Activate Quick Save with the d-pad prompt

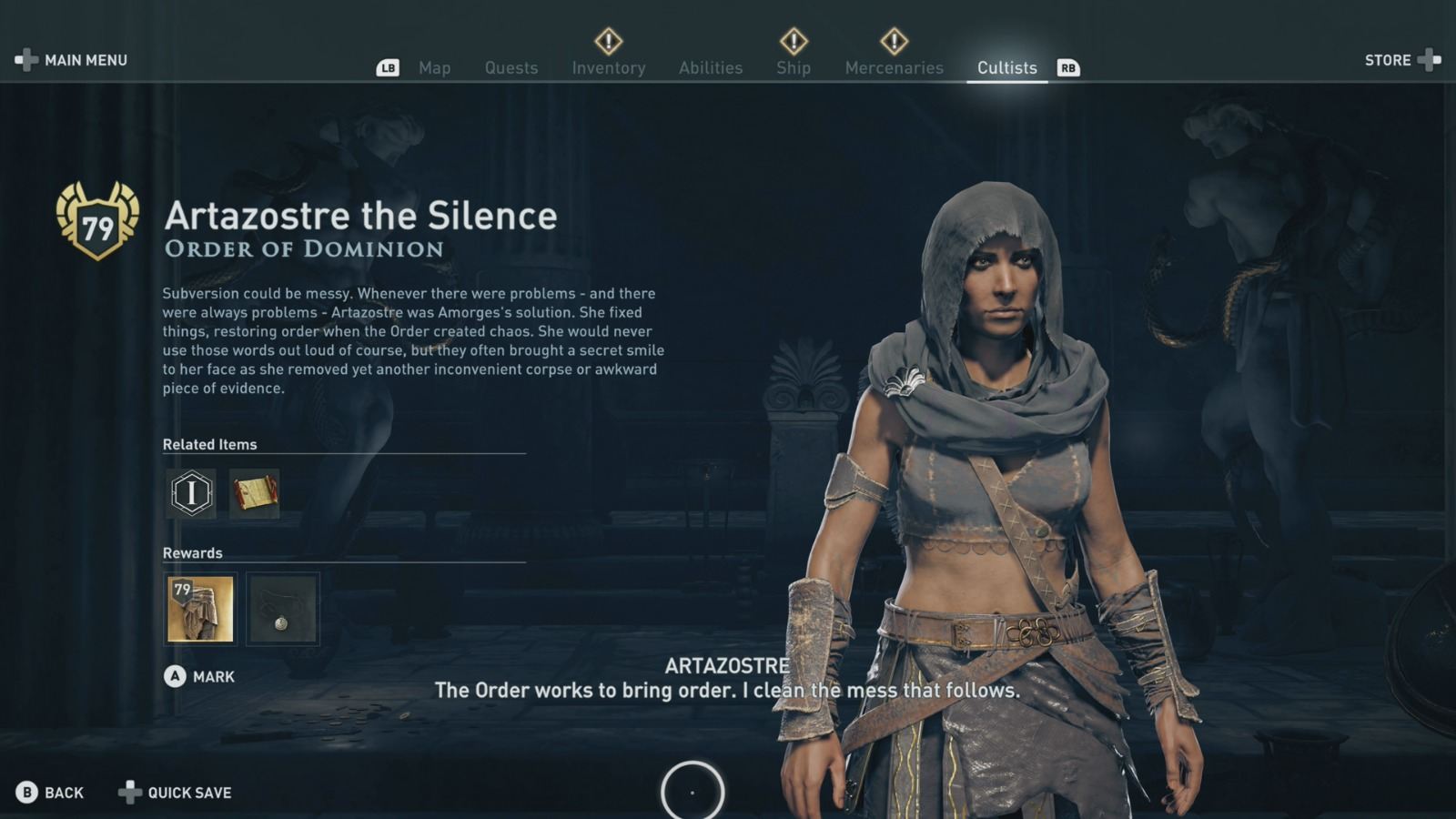point(175,792)
